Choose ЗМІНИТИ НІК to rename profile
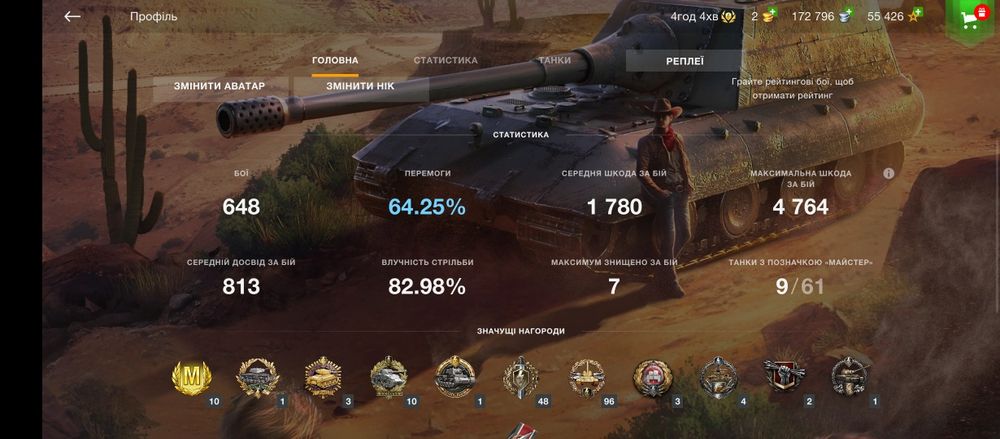The width and height of the screenshot is (1000, 439). tap(360, 87)
